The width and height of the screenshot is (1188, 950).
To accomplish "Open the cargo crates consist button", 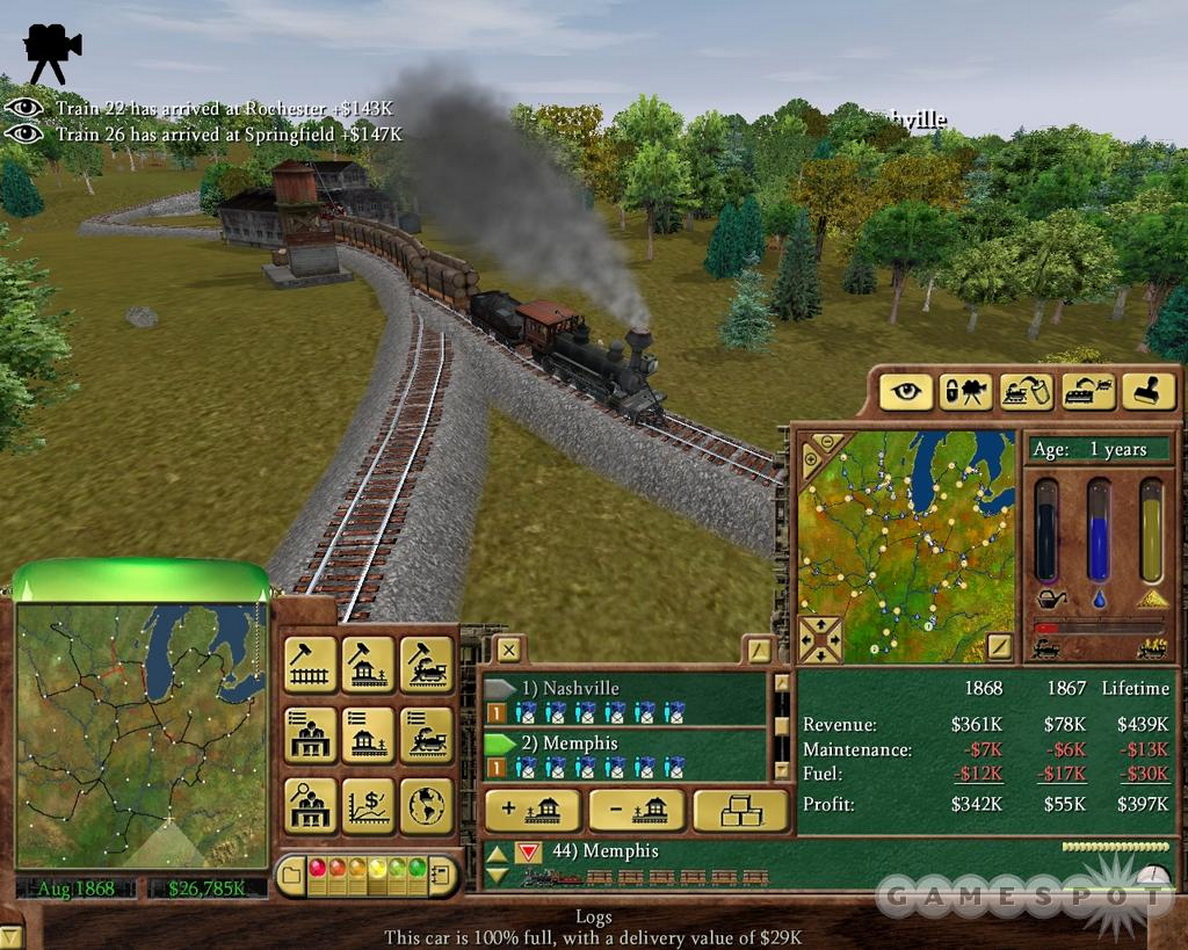I will (740, 810).
